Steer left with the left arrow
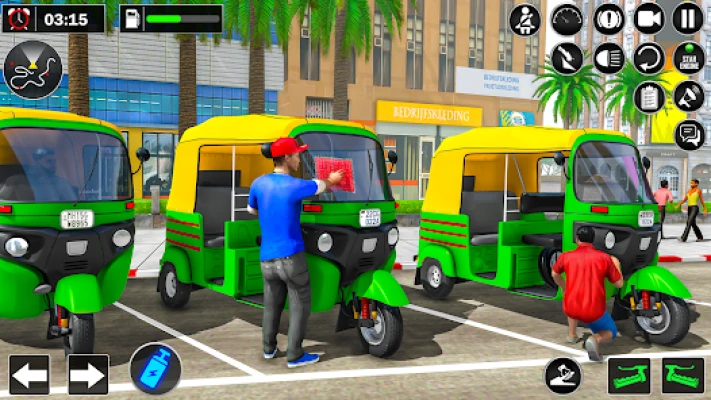This screenshot has height=400, width=711. coord(29,375)
